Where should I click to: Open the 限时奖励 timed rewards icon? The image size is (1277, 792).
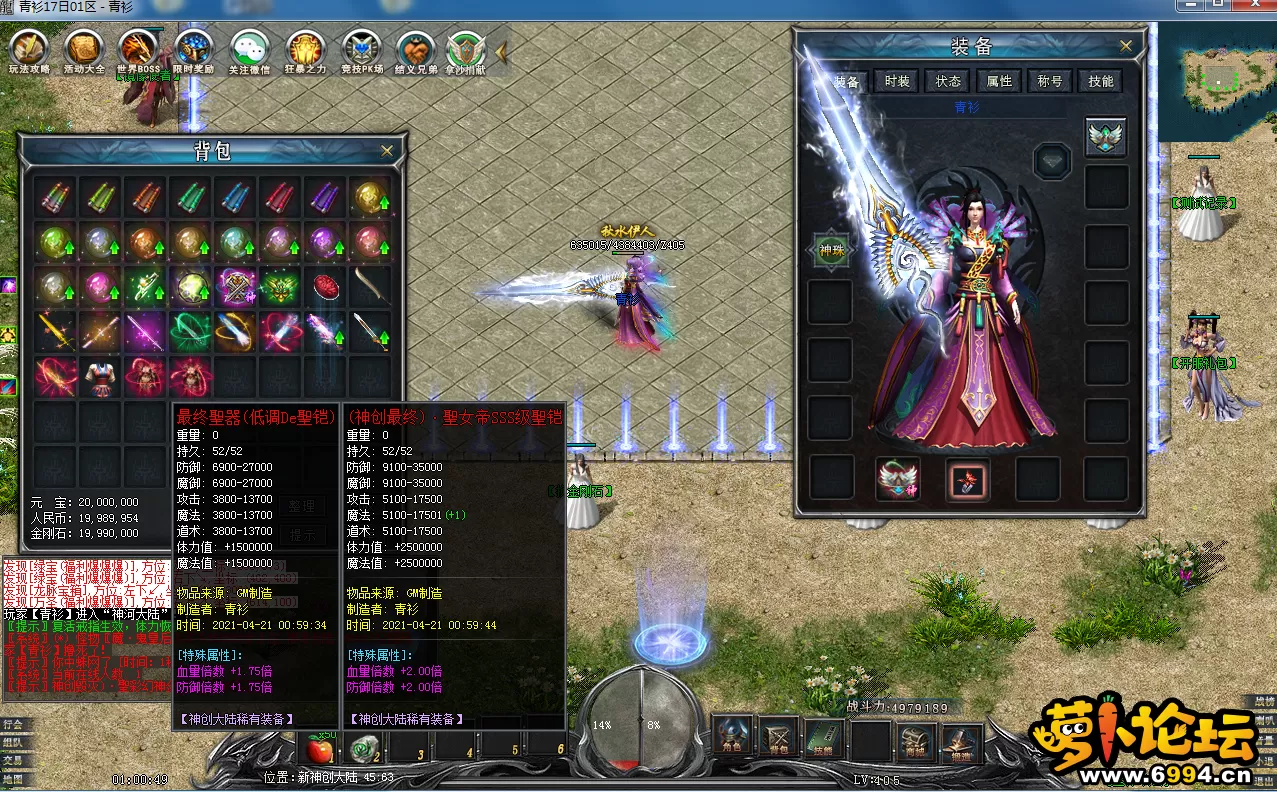pyautogui.click(x=194, y=50)
